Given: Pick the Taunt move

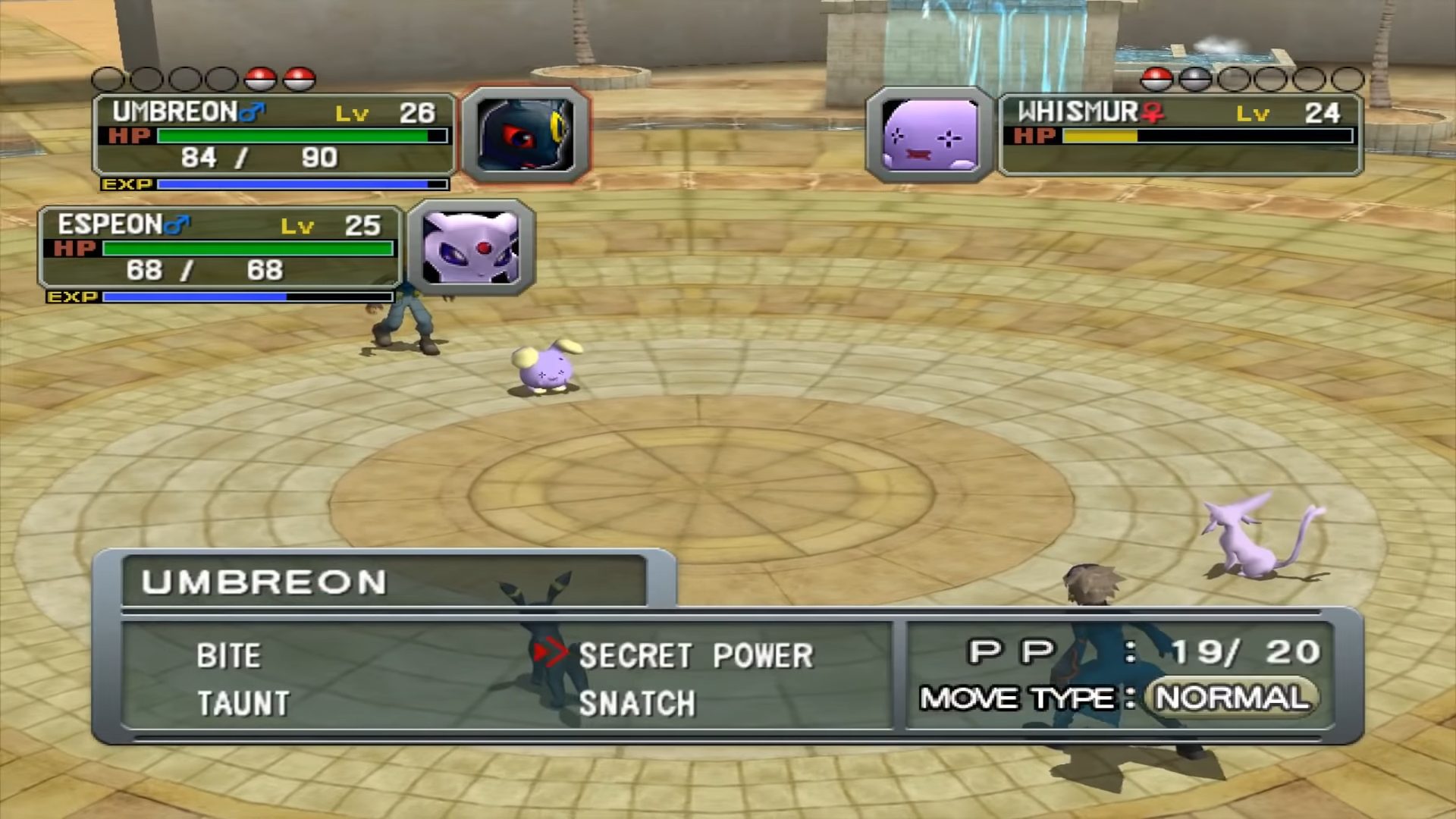Looking at the screenshot, I should (x=243, y=704).
